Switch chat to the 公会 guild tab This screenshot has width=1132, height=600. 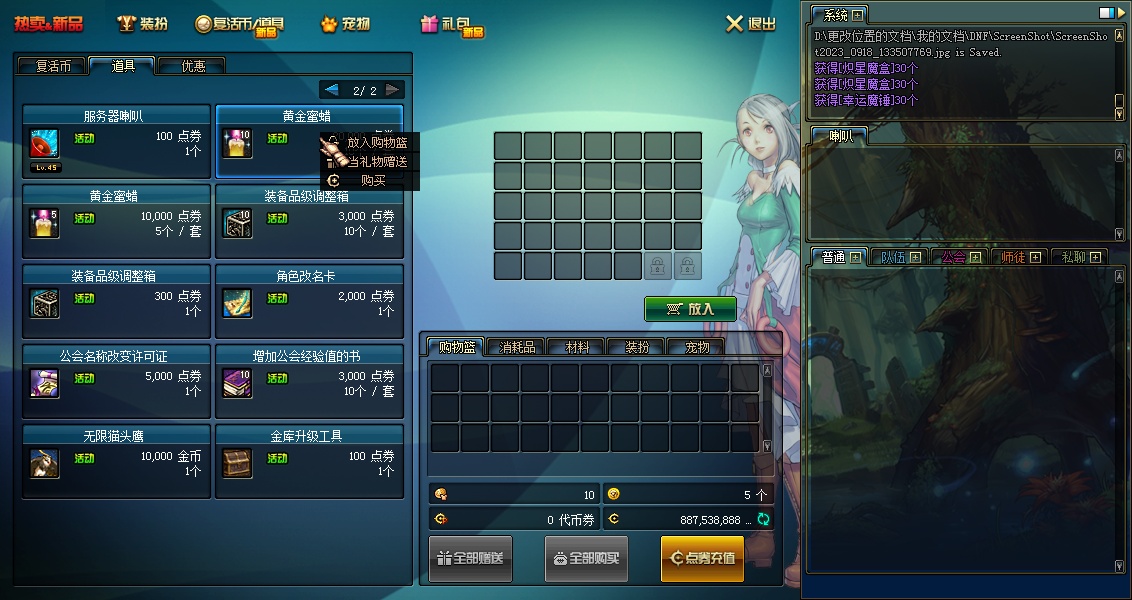point(954,257)
